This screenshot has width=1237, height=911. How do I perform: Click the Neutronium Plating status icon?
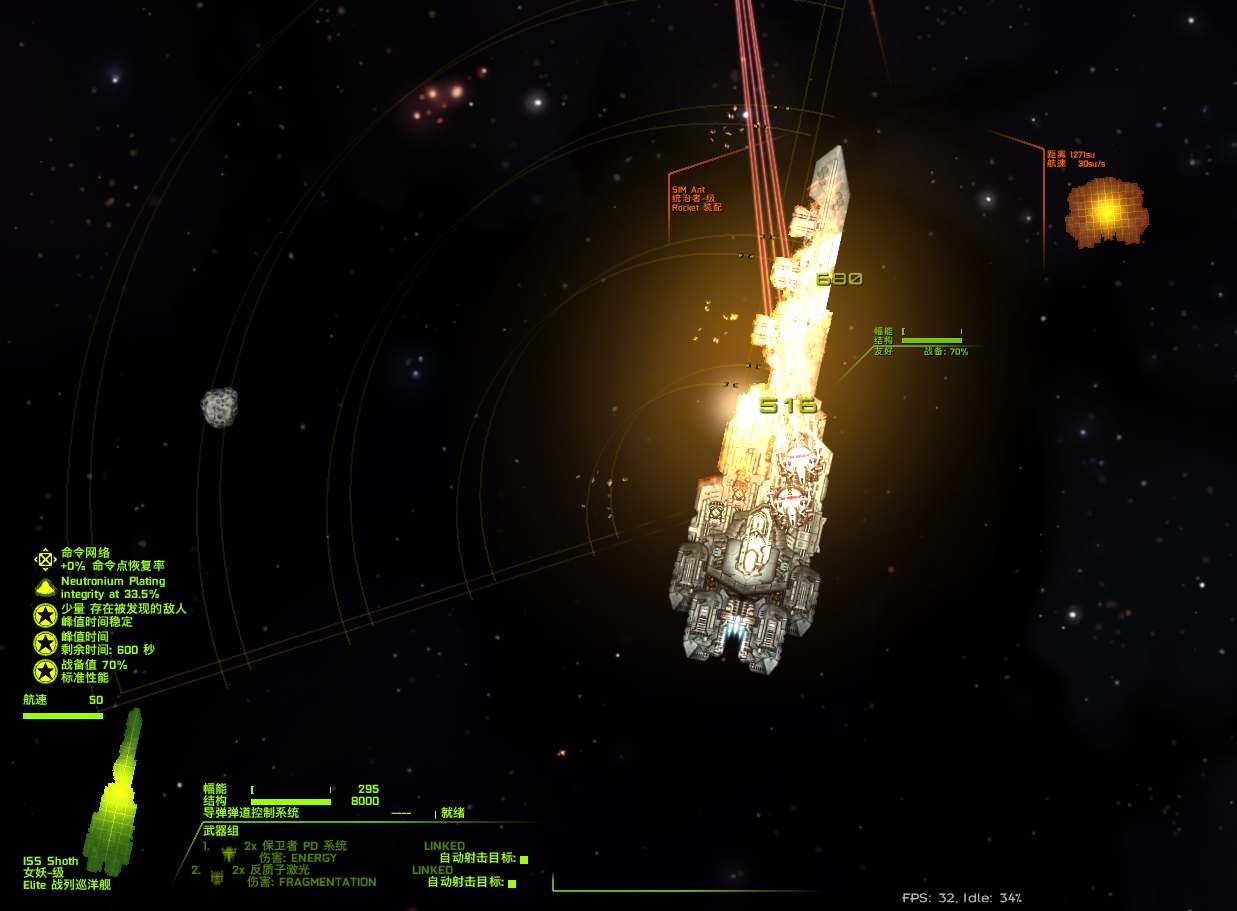click(45, 587)
